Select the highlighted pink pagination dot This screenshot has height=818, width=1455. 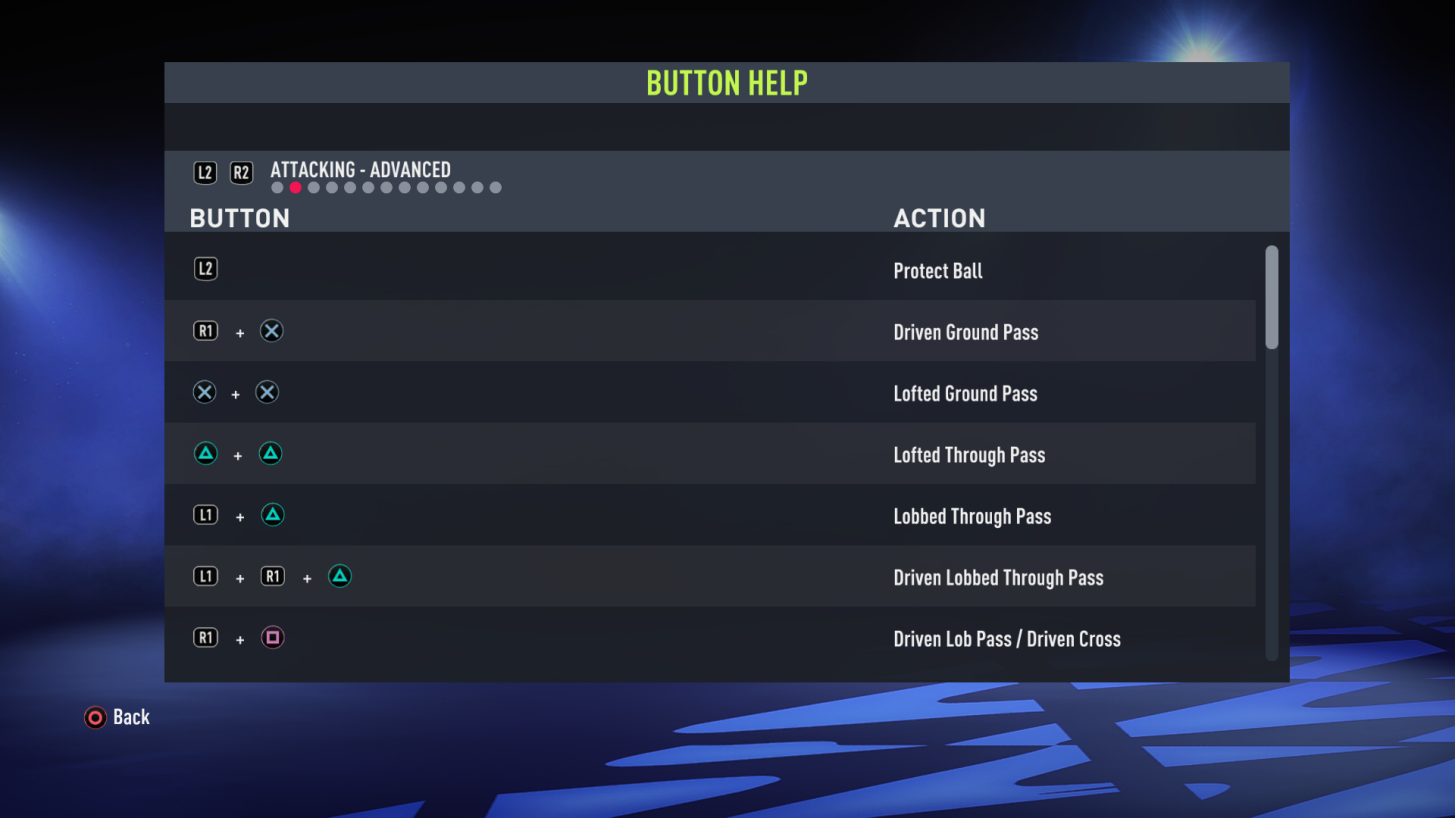point(294,186)
